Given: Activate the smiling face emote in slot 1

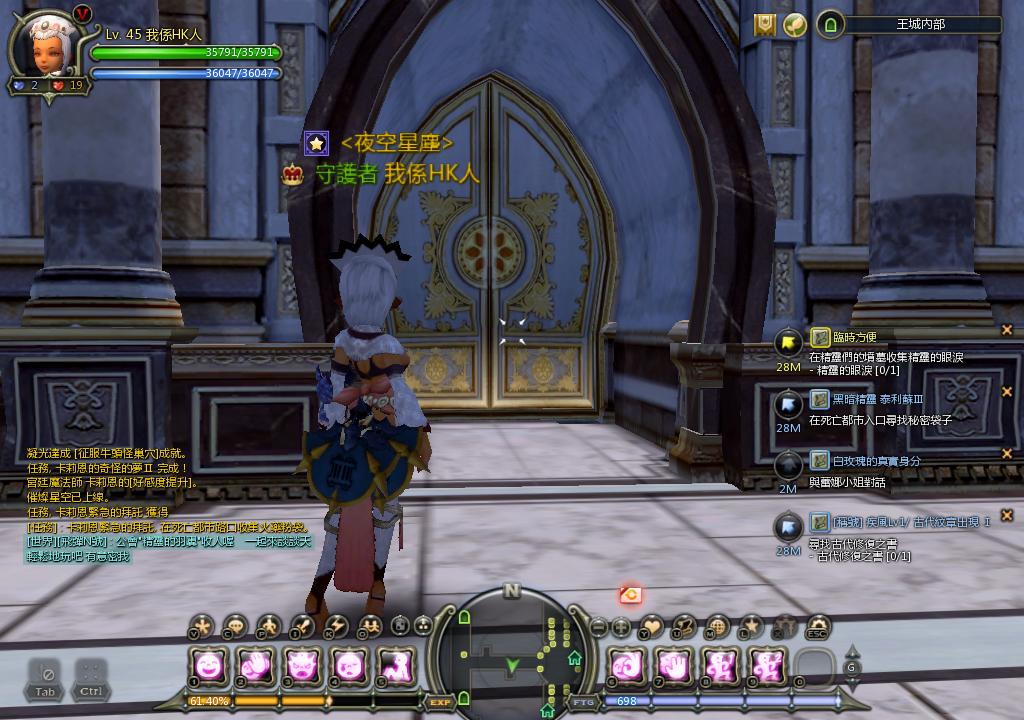Looking at the screenshot, I should click(210, 665).
